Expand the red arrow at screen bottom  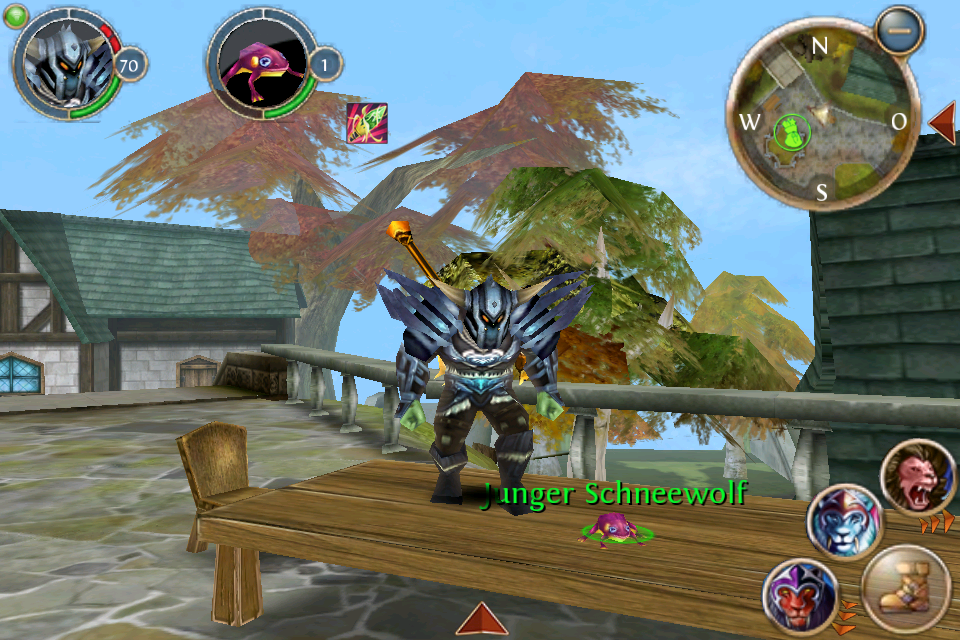click(x=482, y=619)
